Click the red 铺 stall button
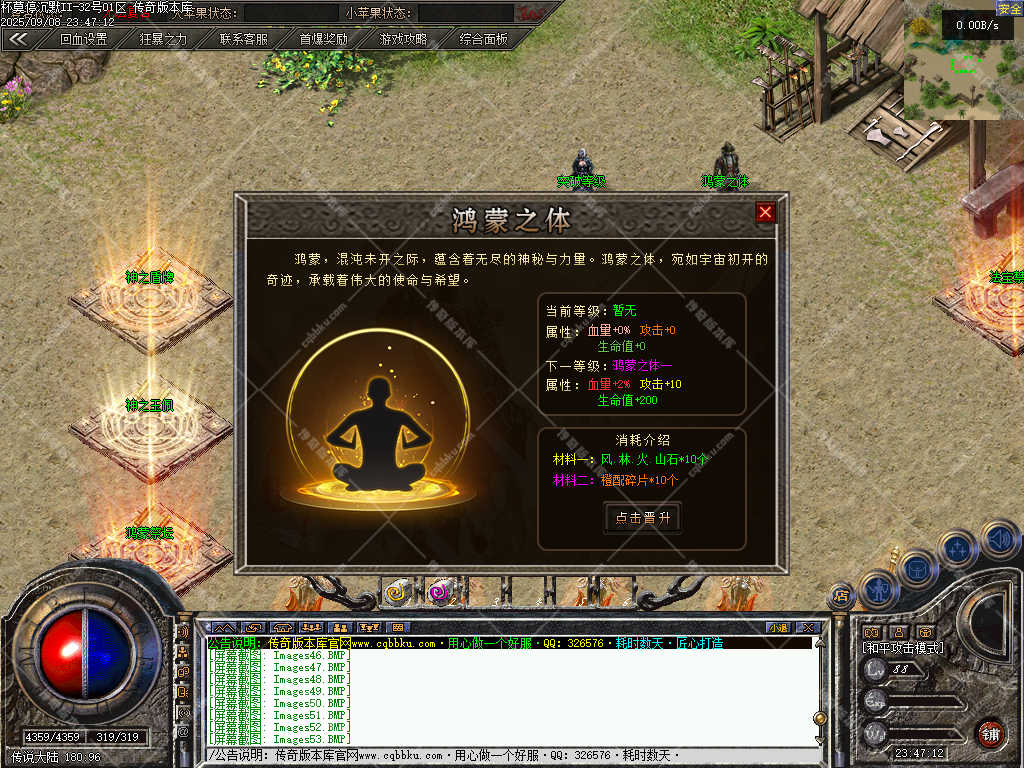The height and width of the screenshot is (768, 1024). click(x=990, y=733)
